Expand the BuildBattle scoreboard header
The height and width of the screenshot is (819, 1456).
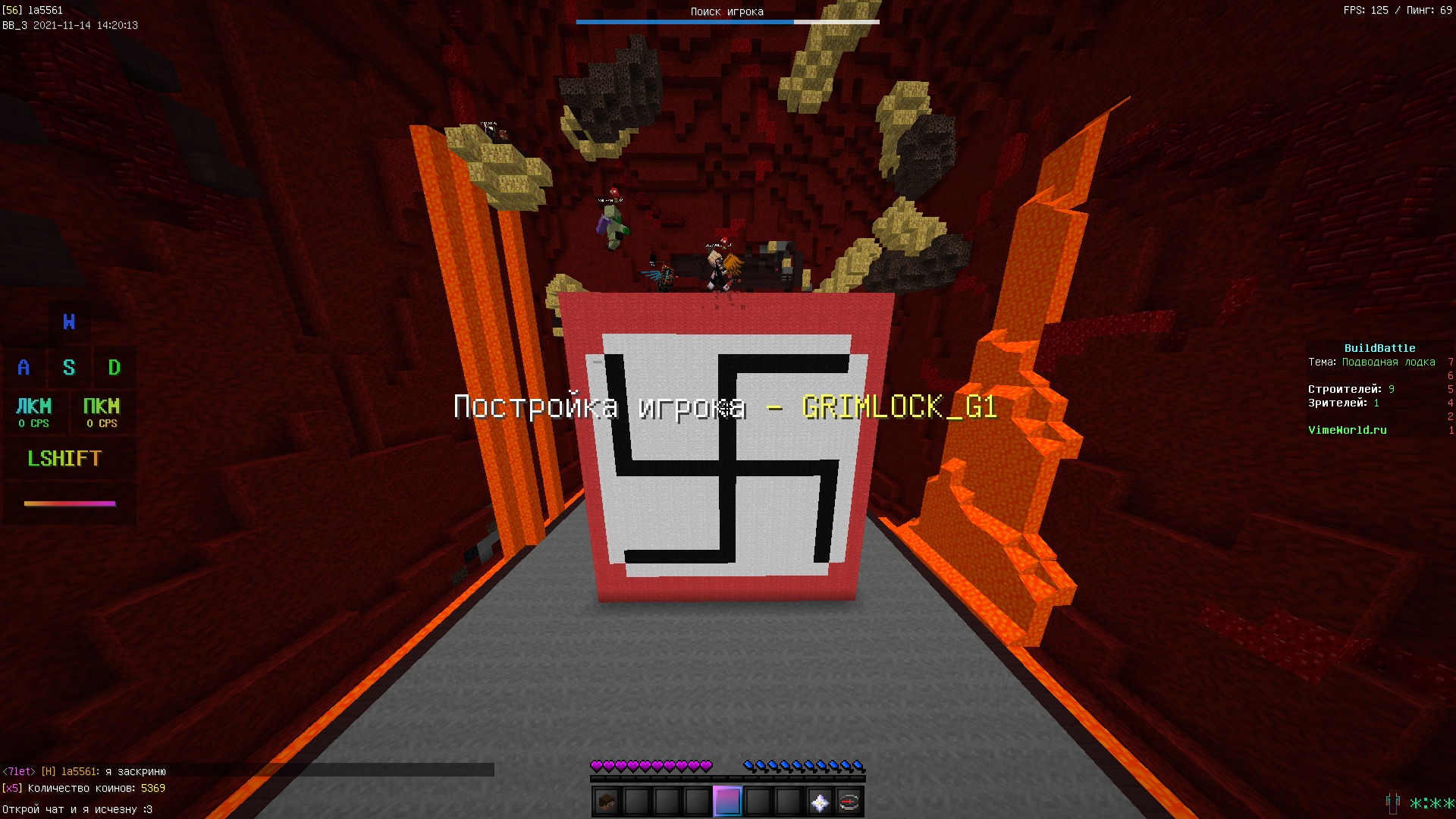pos(1382,347)
